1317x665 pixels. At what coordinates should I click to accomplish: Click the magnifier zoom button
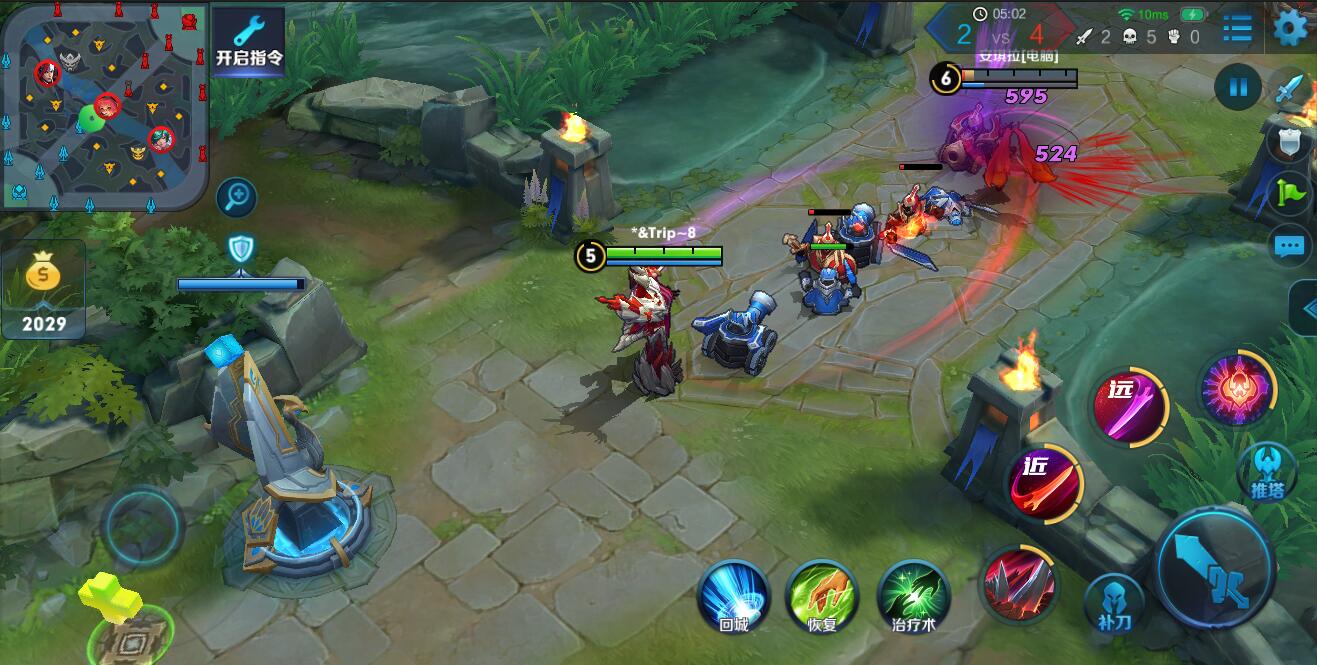point(238,197)
